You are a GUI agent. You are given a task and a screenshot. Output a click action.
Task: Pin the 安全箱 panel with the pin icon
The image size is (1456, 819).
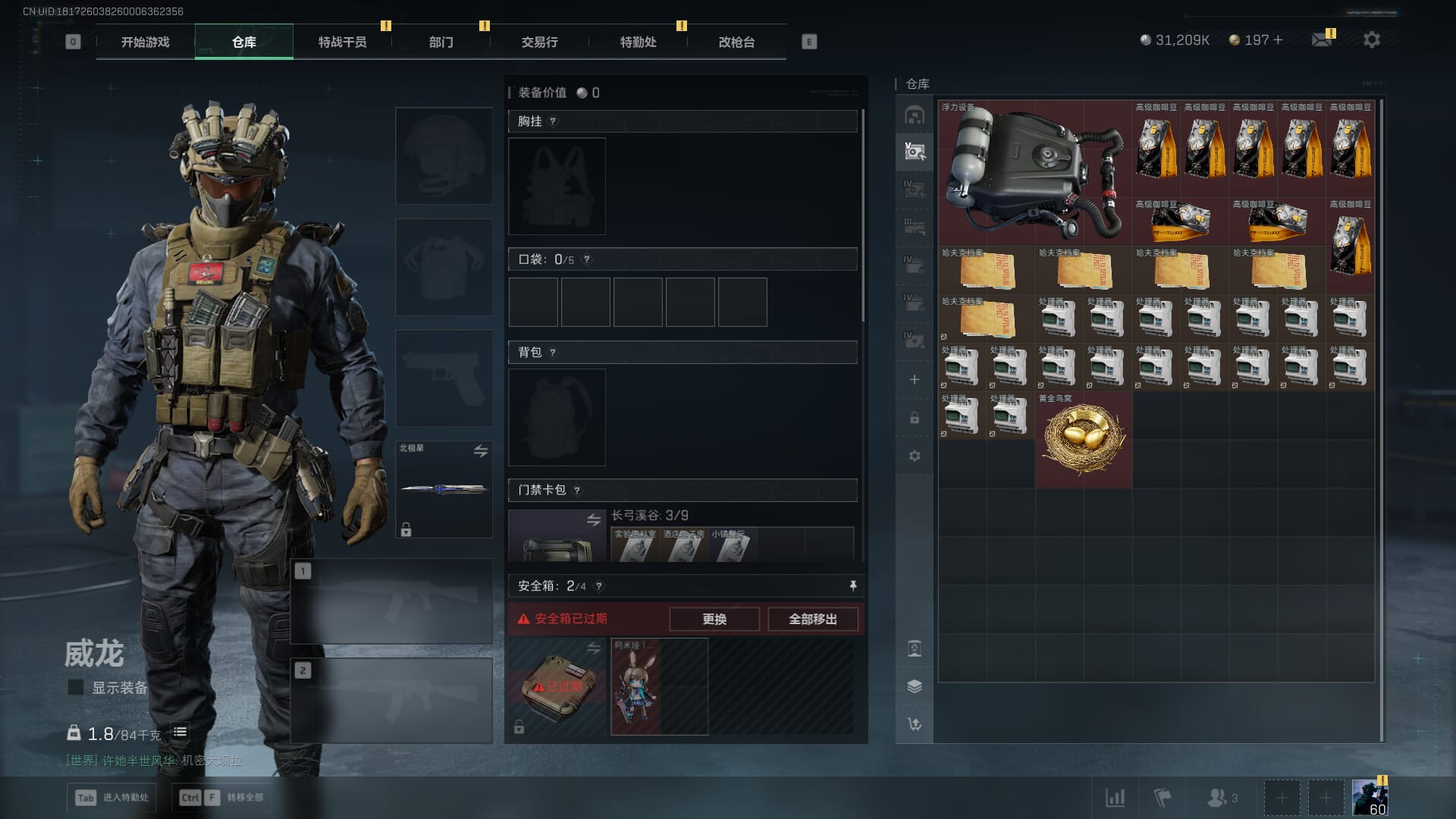852,585
